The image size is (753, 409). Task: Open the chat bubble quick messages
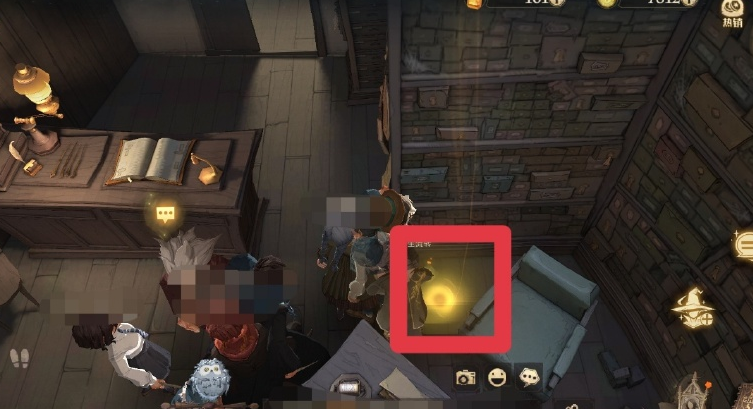529,377
